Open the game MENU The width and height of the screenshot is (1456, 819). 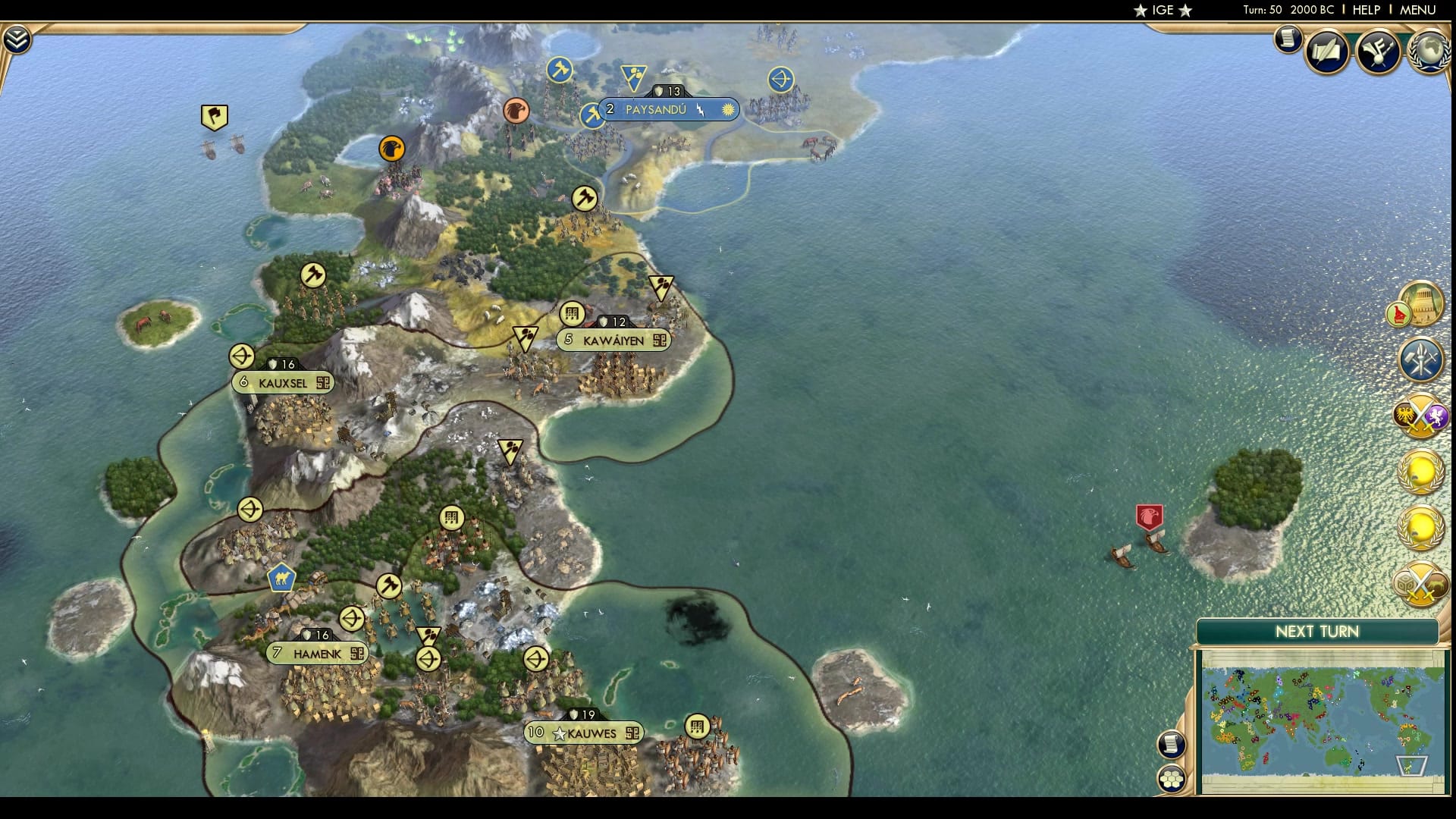[1417, 10]
